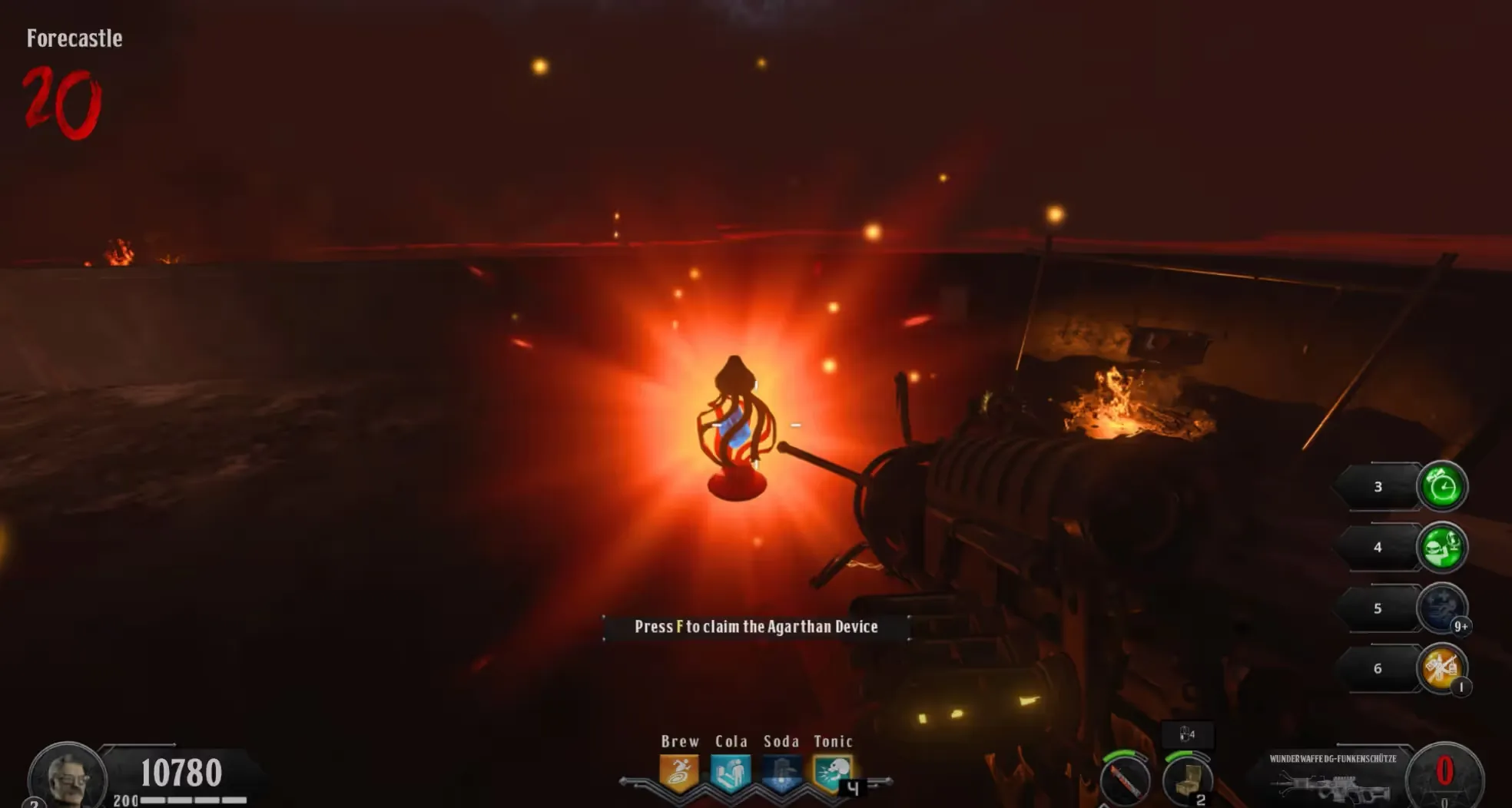Select the Soda perk icon
1512x808 pixels.
click(781, 773)
